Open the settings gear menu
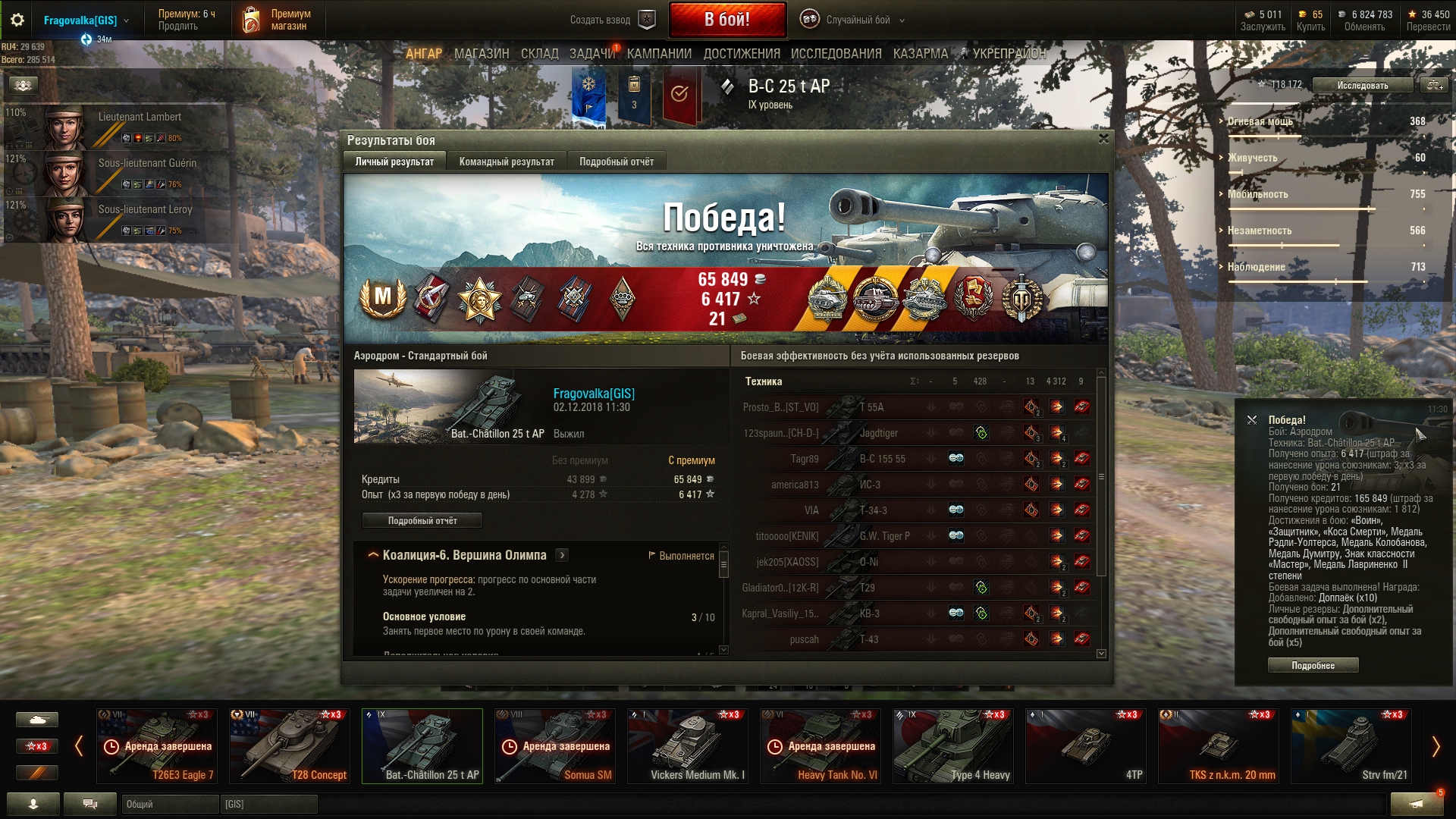 click(x=17, y=20)
